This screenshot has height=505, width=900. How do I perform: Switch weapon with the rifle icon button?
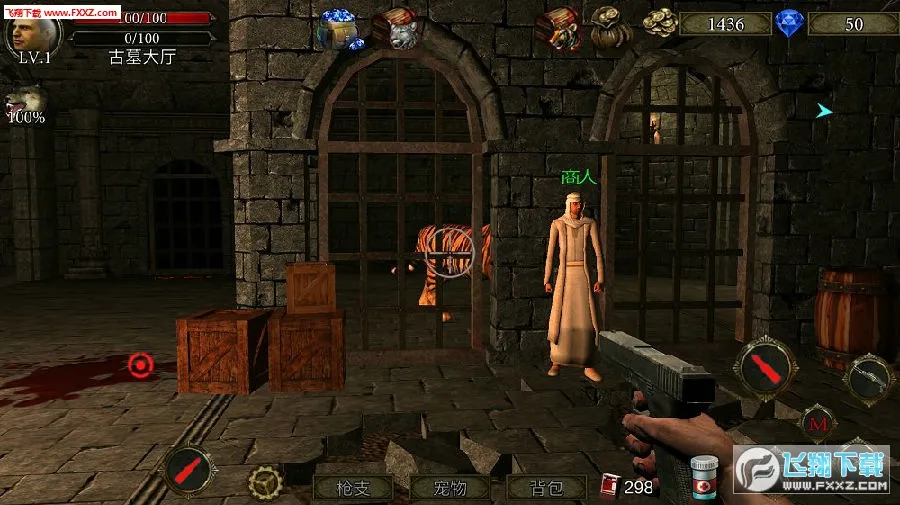(866, 375)
